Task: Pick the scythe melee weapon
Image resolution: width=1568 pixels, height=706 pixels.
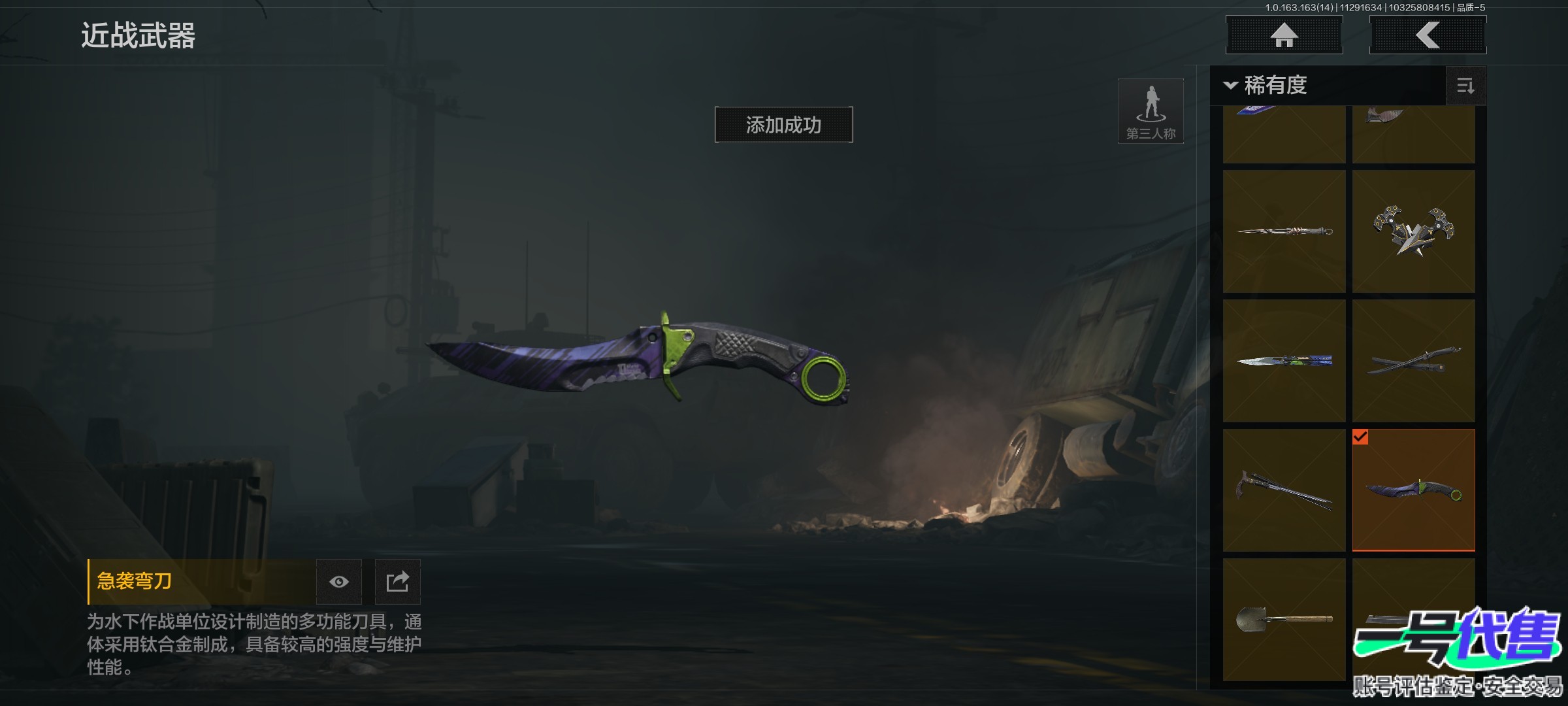Action: click(1284, 490)
